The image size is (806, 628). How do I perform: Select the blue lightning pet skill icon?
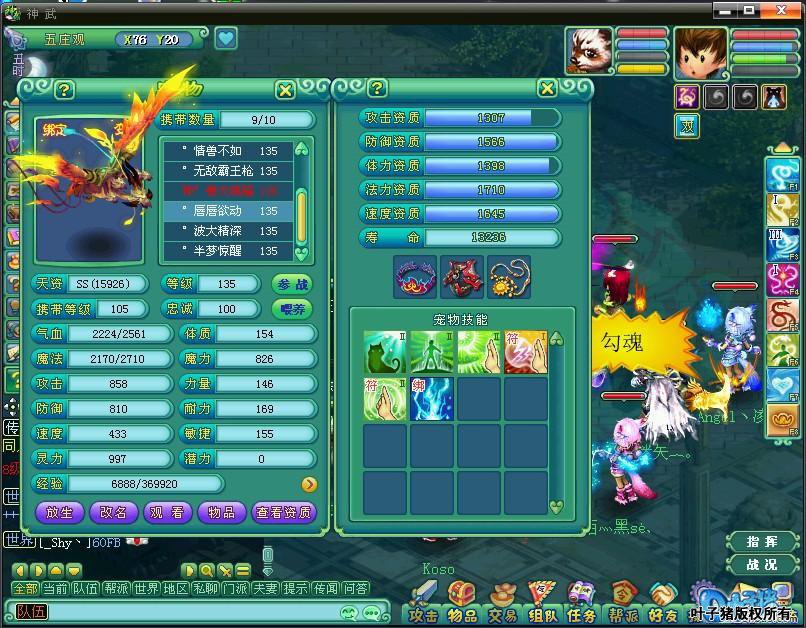click(432, 399)
